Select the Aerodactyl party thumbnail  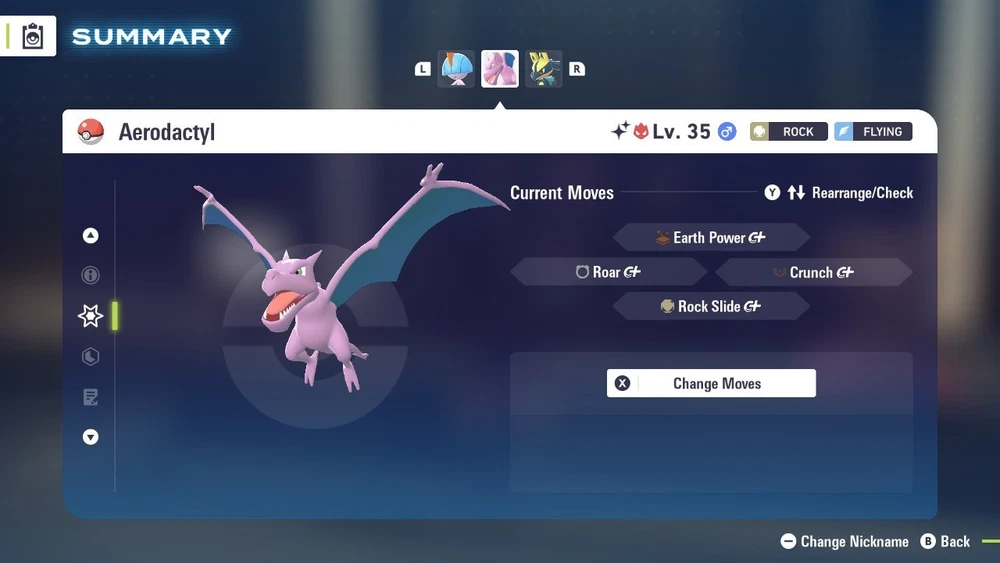tap(500, 69)
